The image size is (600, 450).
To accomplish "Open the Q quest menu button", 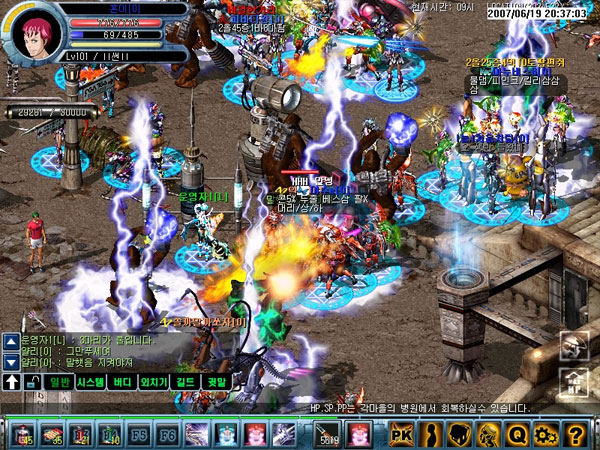I will click(517, 434).
